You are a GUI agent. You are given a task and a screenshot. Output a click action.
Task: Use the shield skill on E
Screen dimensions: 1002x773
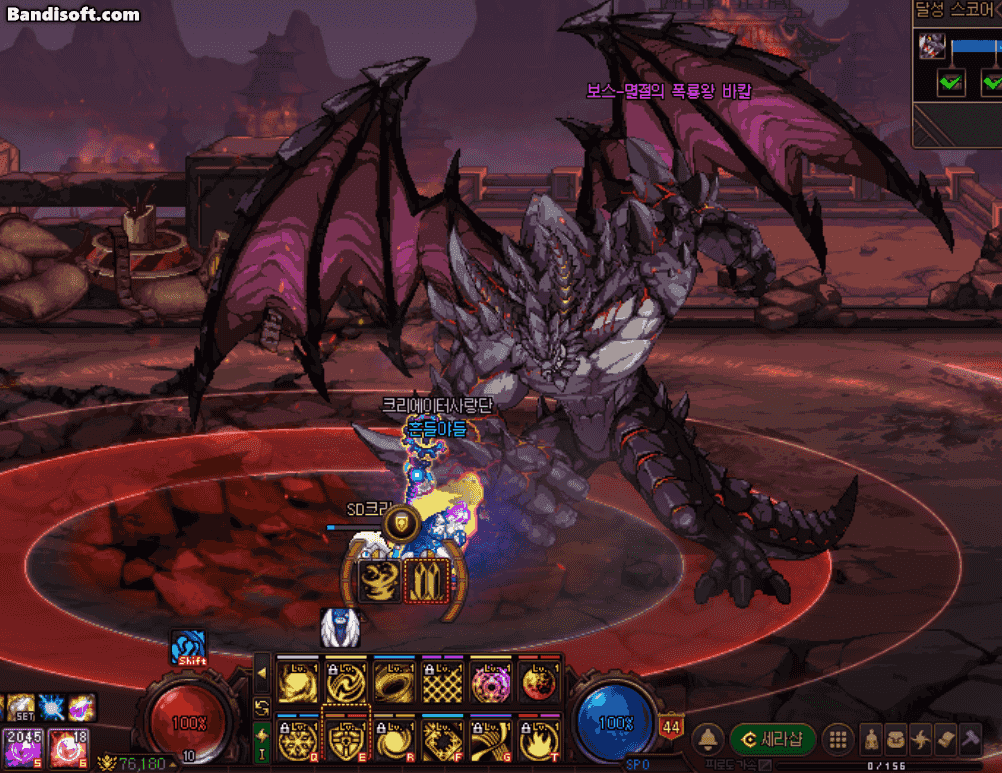(346, 741)
